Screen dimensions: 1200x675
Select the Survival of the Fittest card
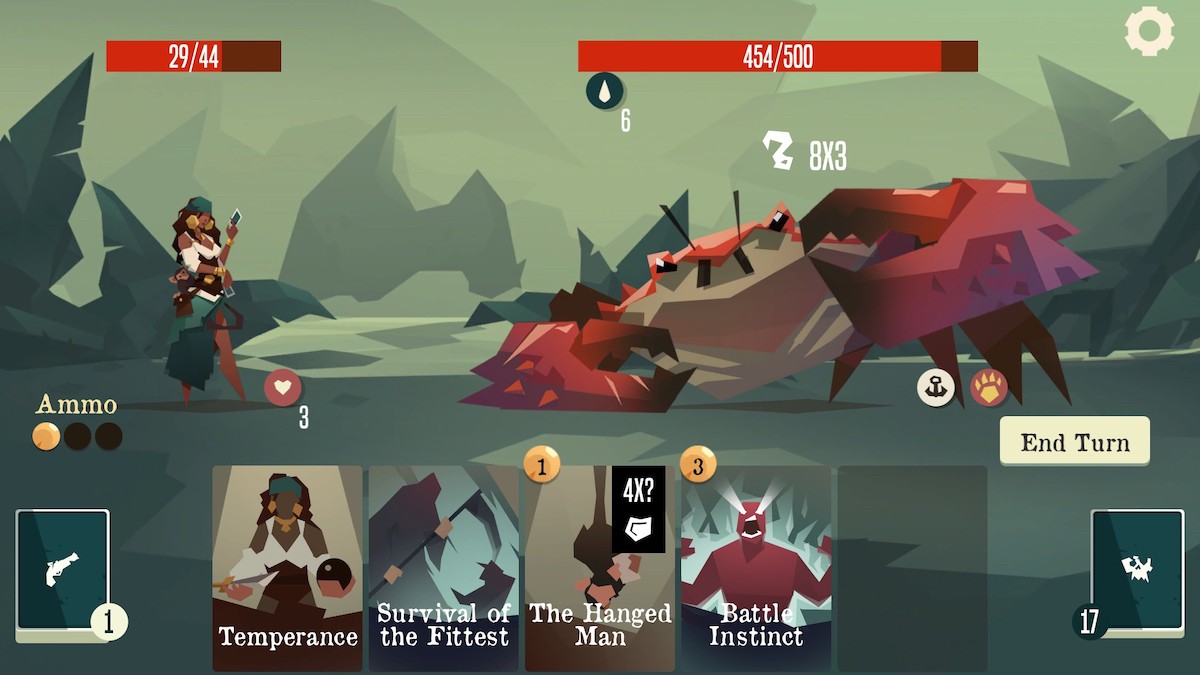[443, 567]
